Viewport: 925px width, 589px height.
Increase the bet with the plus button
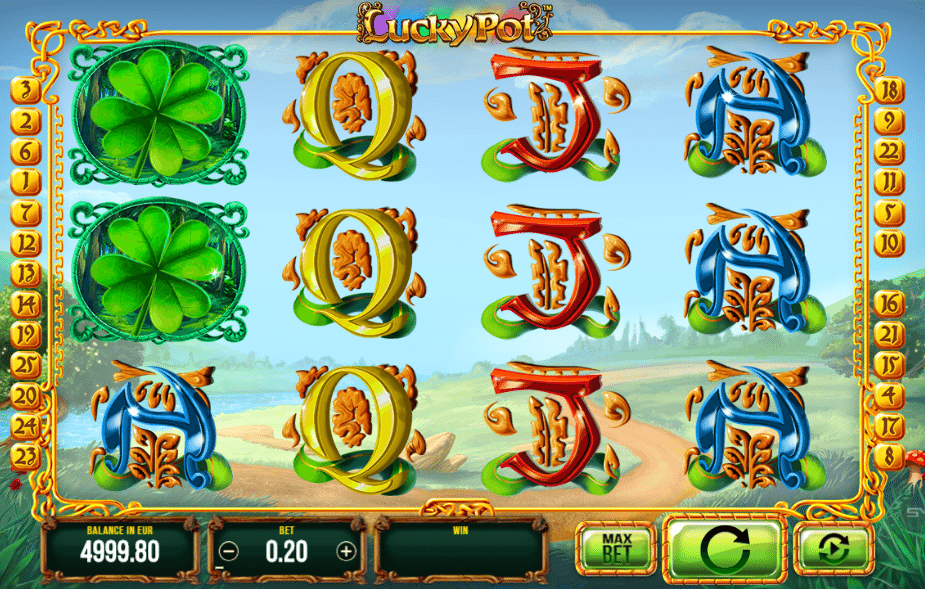[x=346, y=550]
